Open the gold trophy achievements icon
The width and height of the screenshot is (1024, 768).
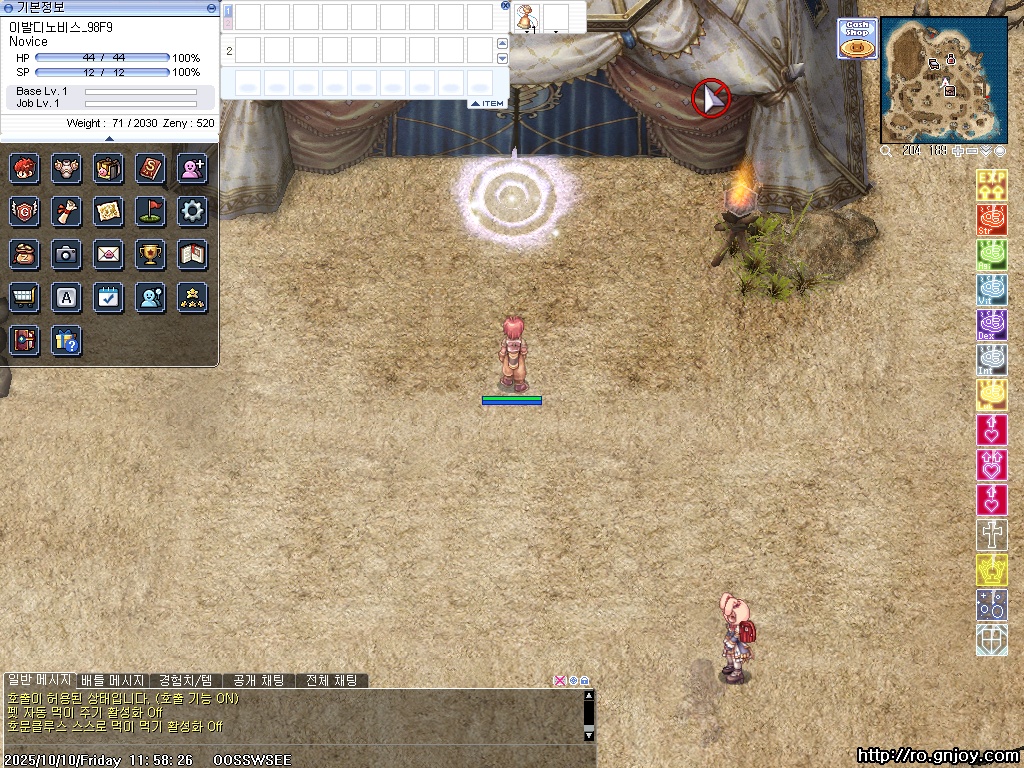pos(150,254)
